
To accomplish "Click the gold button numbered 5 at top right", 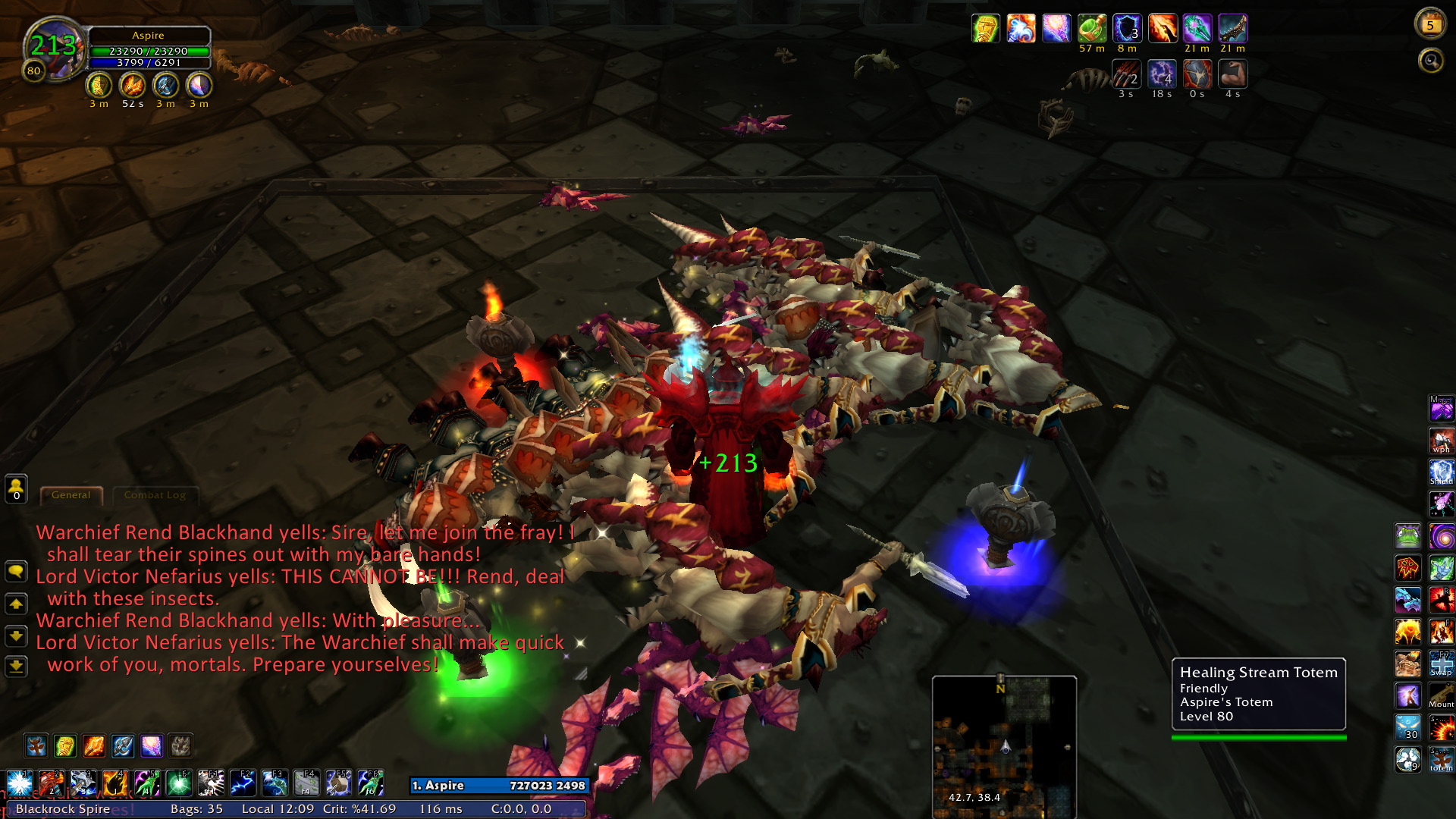I will click(1430, 25).
